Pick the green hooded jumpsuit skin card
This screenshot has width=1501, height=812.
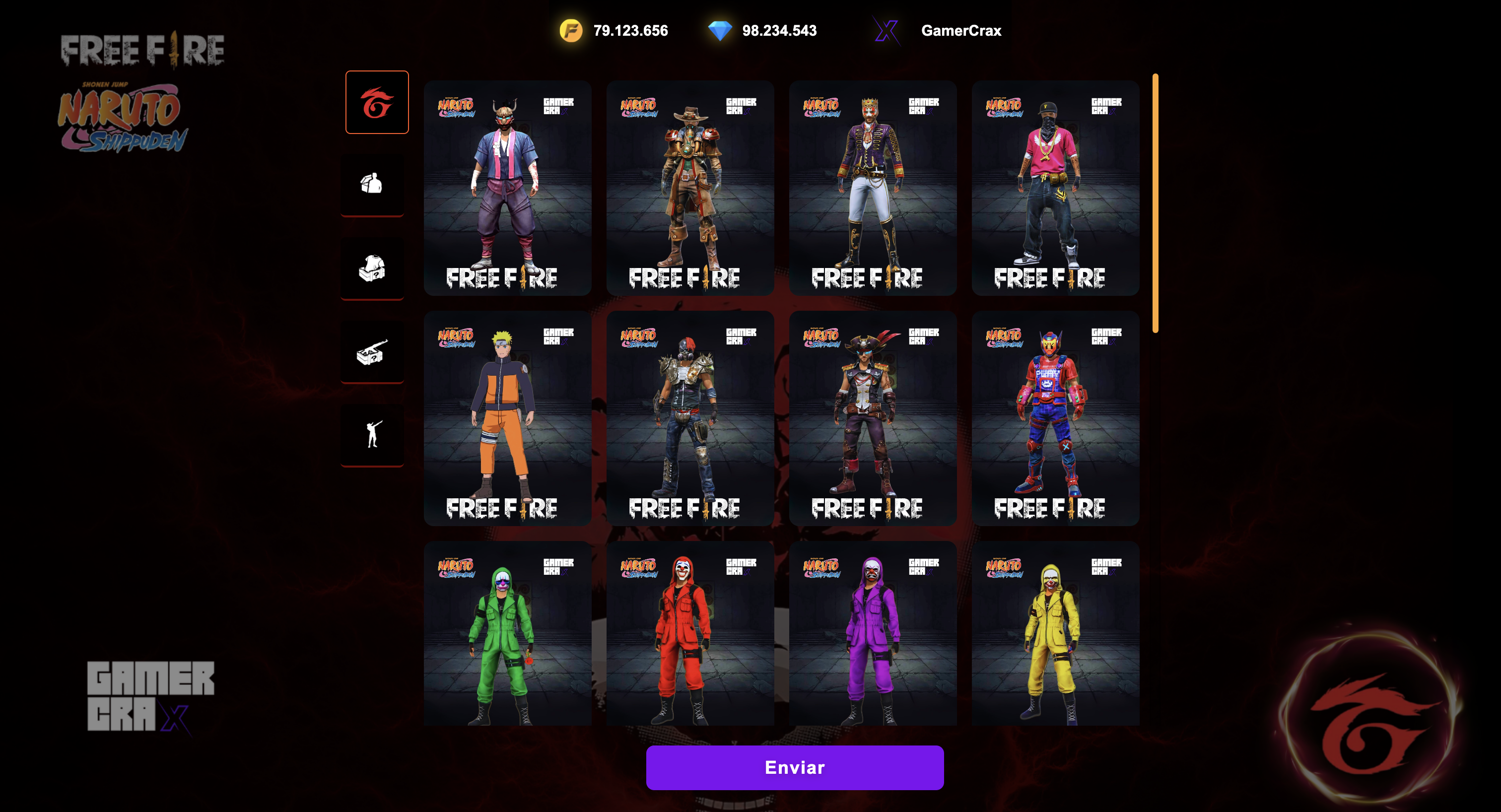(507, 633)
